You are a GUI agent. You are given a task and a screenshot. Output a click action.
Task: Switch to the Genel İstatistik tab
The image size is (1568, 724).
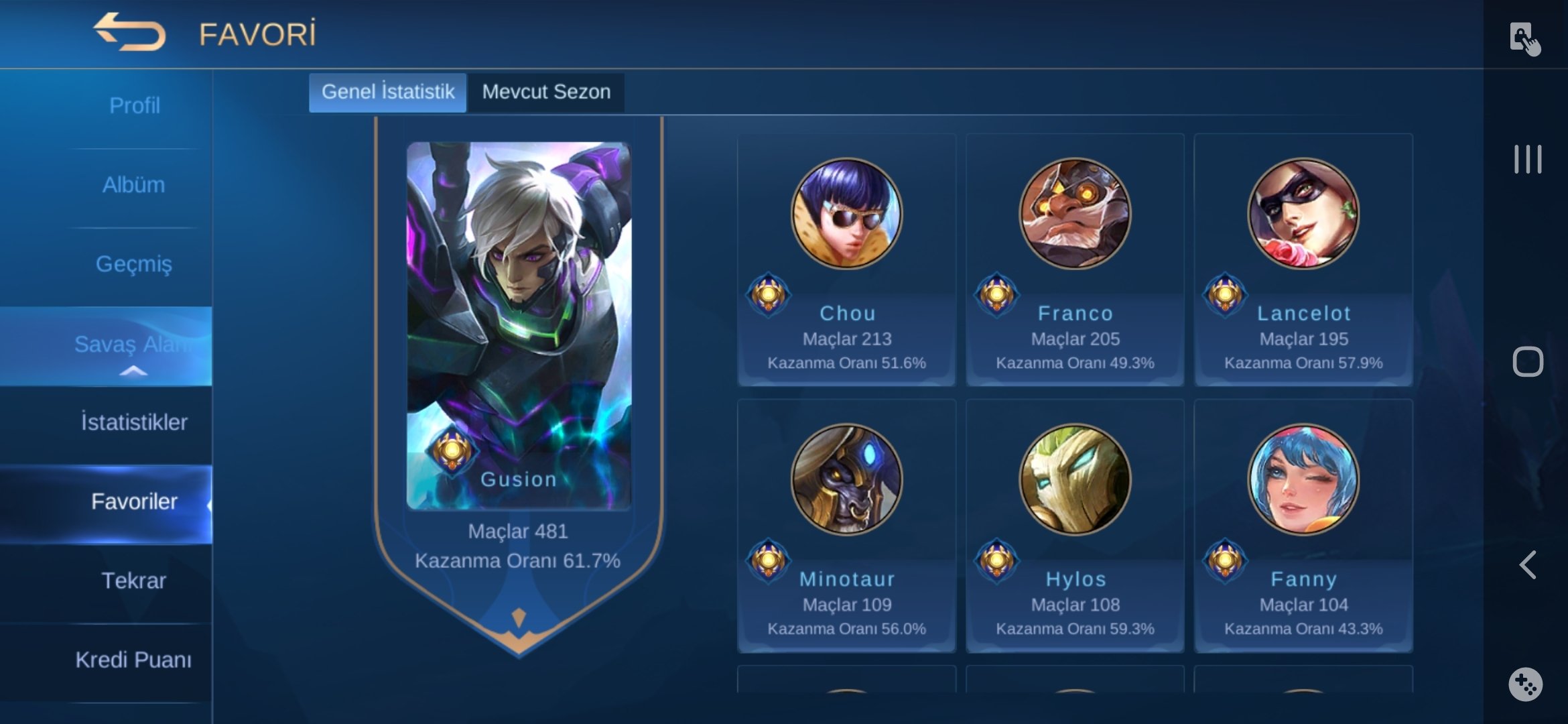pyautogui.click(x=387, y=92)
